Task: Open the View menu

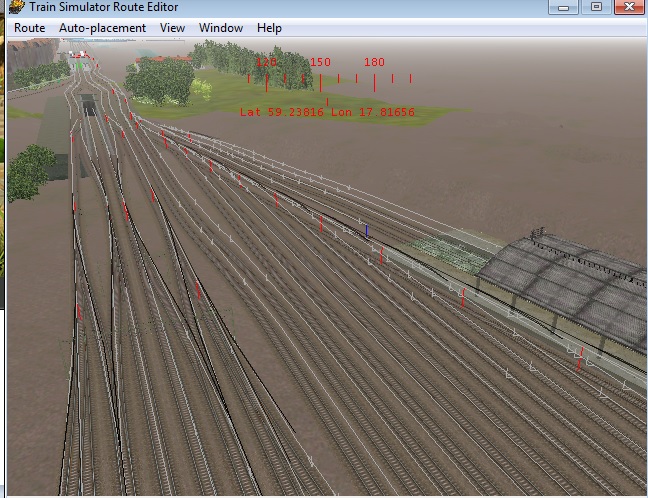Action: (172, 28)
